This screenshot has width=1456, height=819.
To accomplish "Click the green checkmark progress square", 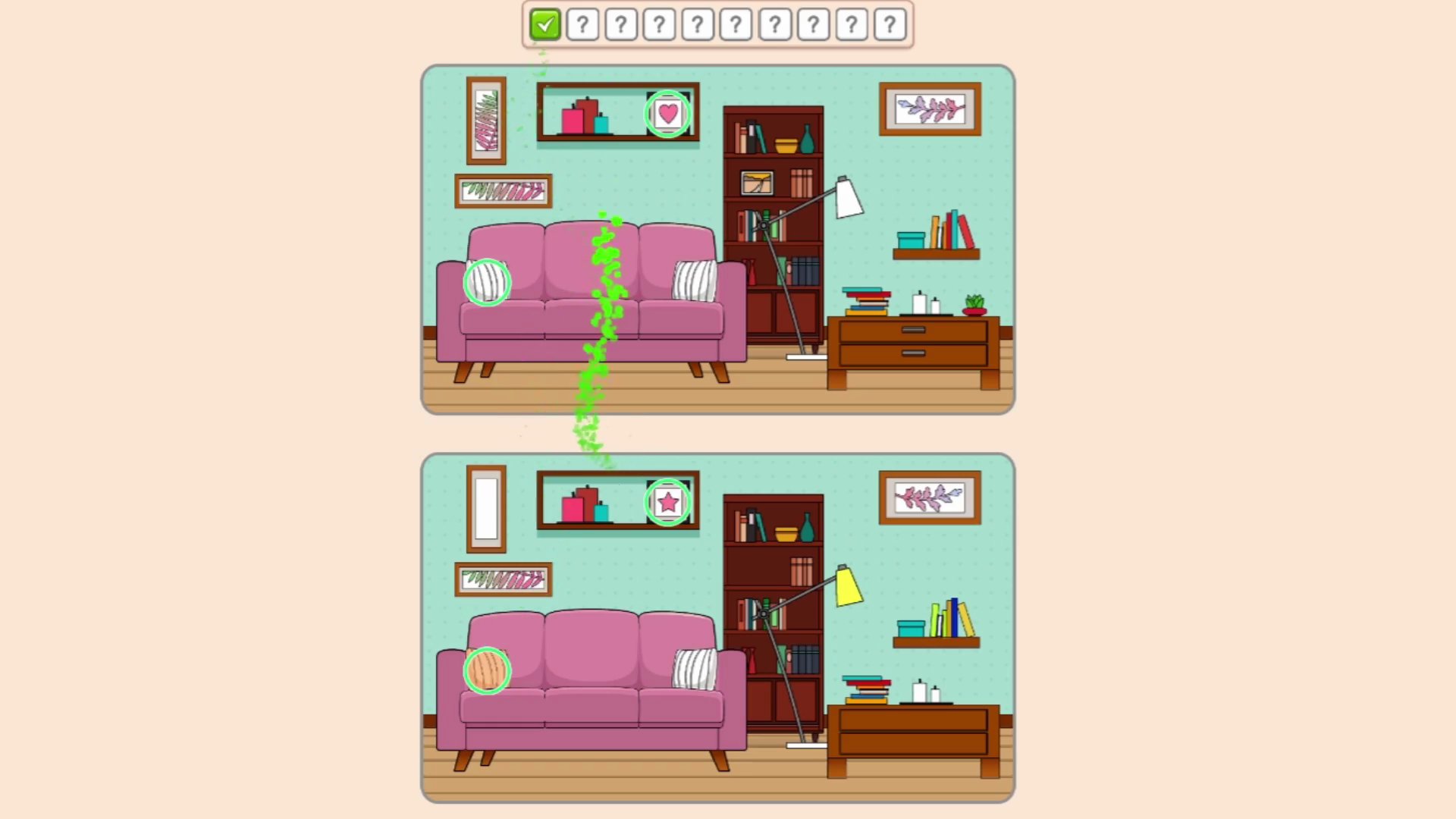I will pyautogui.click(x=544, y=25).
